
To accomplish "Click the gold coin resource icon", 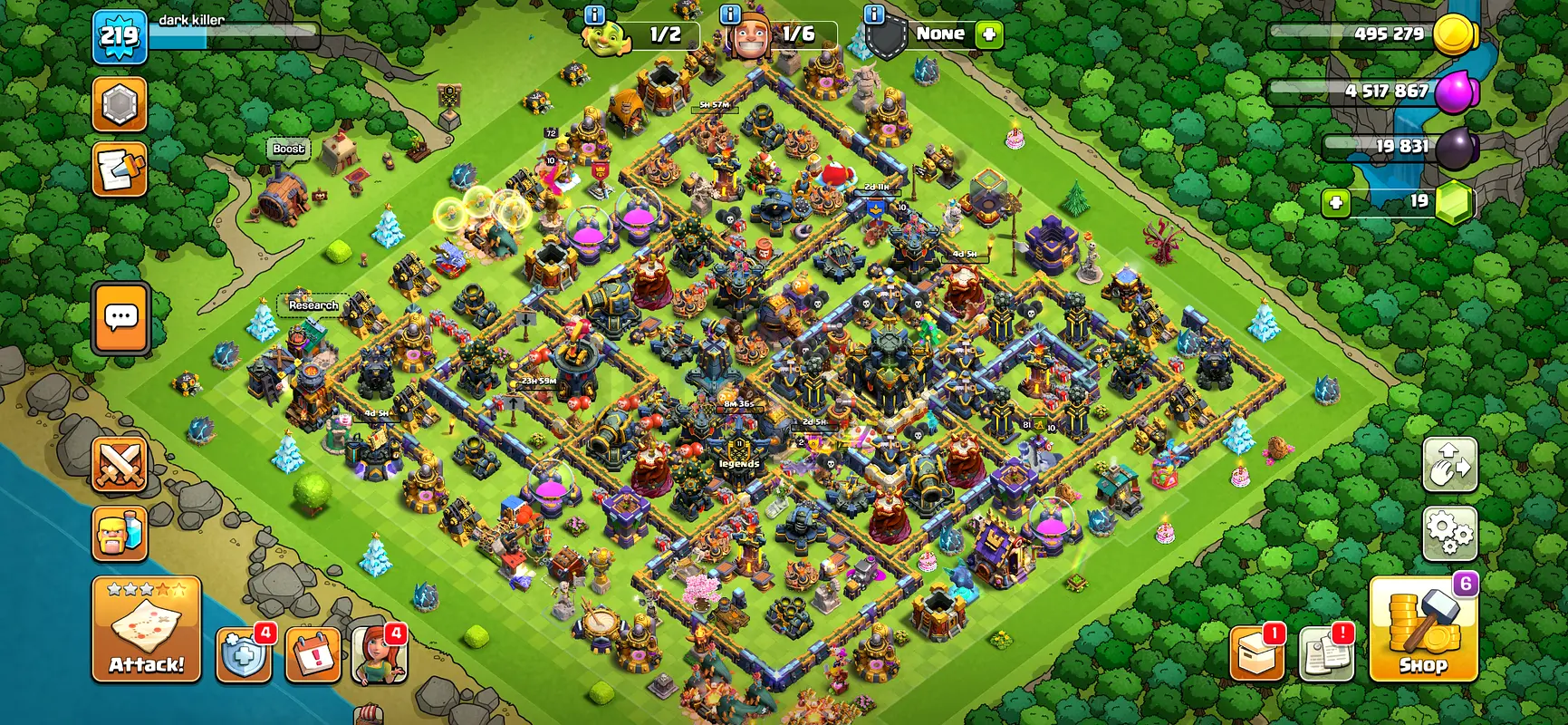I will [x=1456, y=34].
